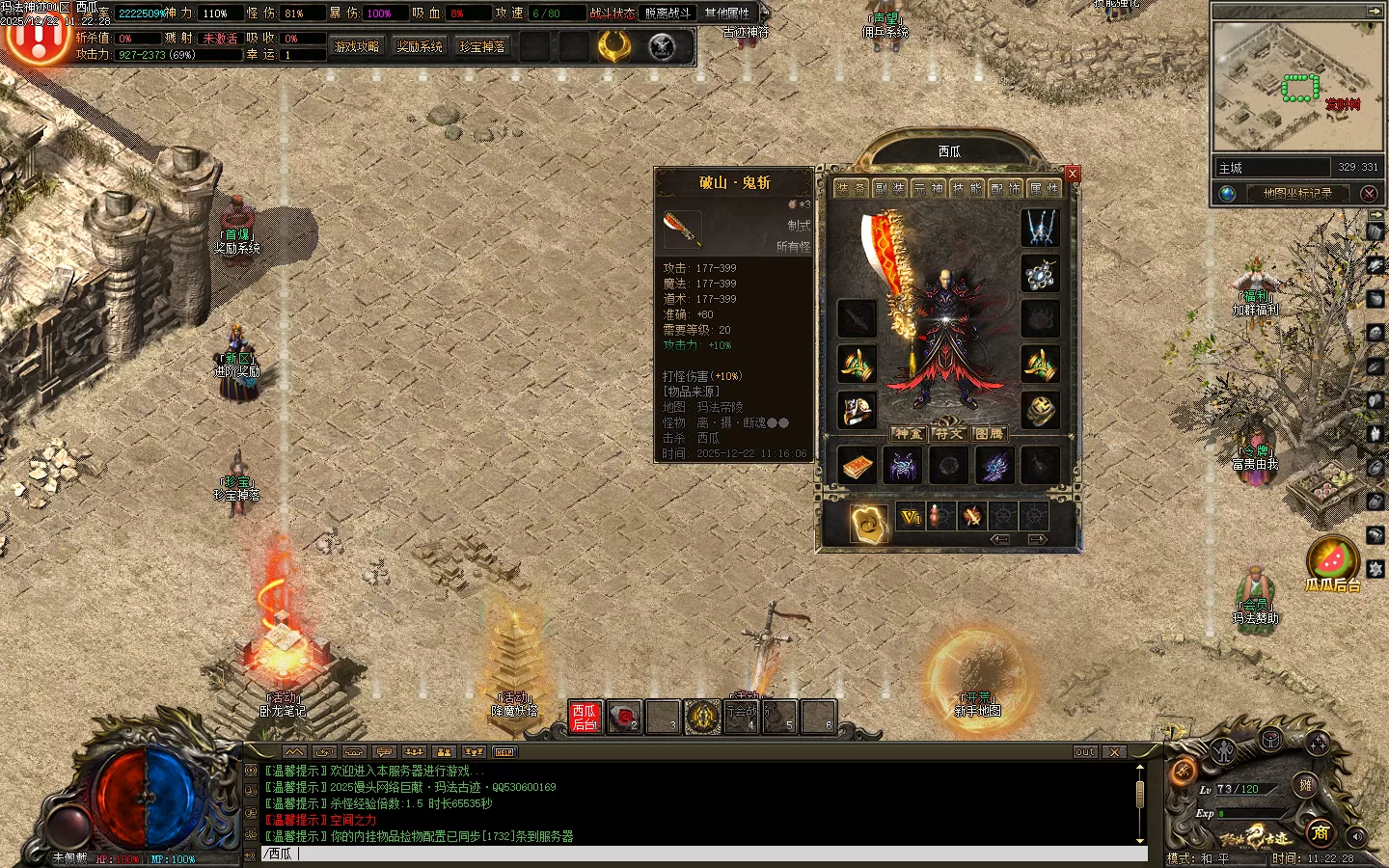Open the 奖励系统 reward system button

[420, 46]
